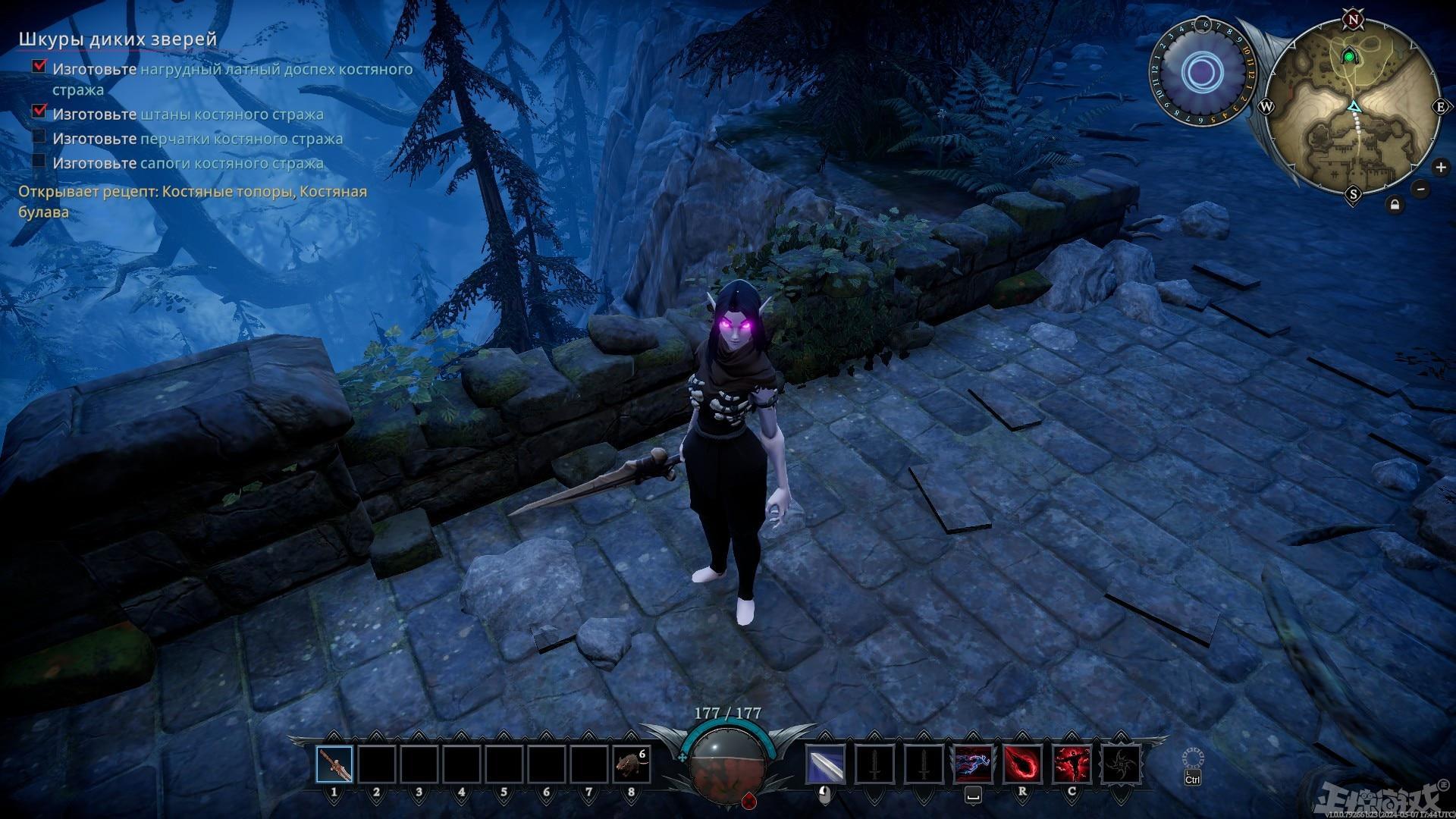This screenshot has height=819, width=1456.
Task: Open the quest tracker title Шкуры диких зверей
Action: (118, 39)
